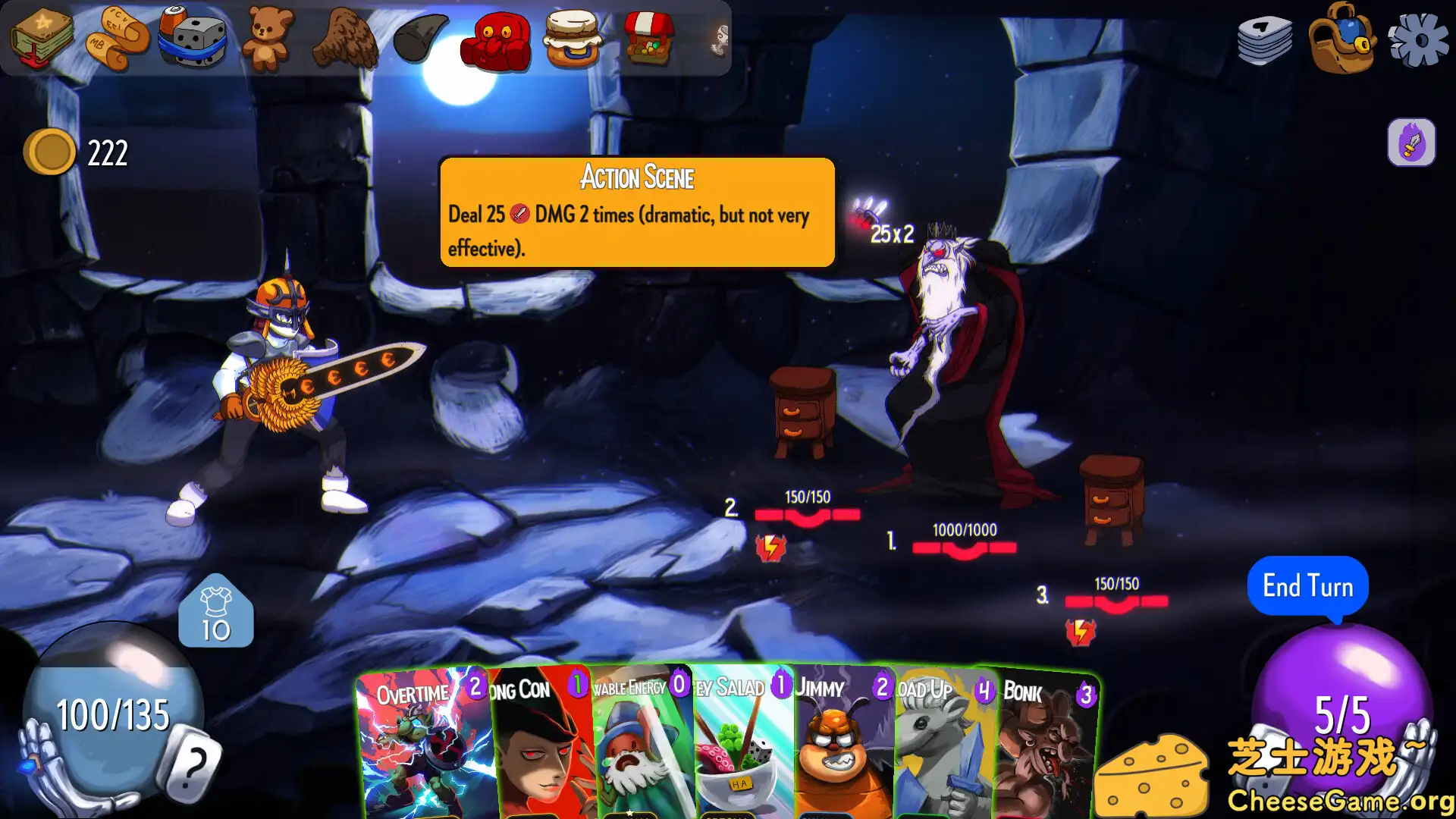Screen dimensions: 1456x819
Task: Open the settings gear menu
Action: point(1420,38)
